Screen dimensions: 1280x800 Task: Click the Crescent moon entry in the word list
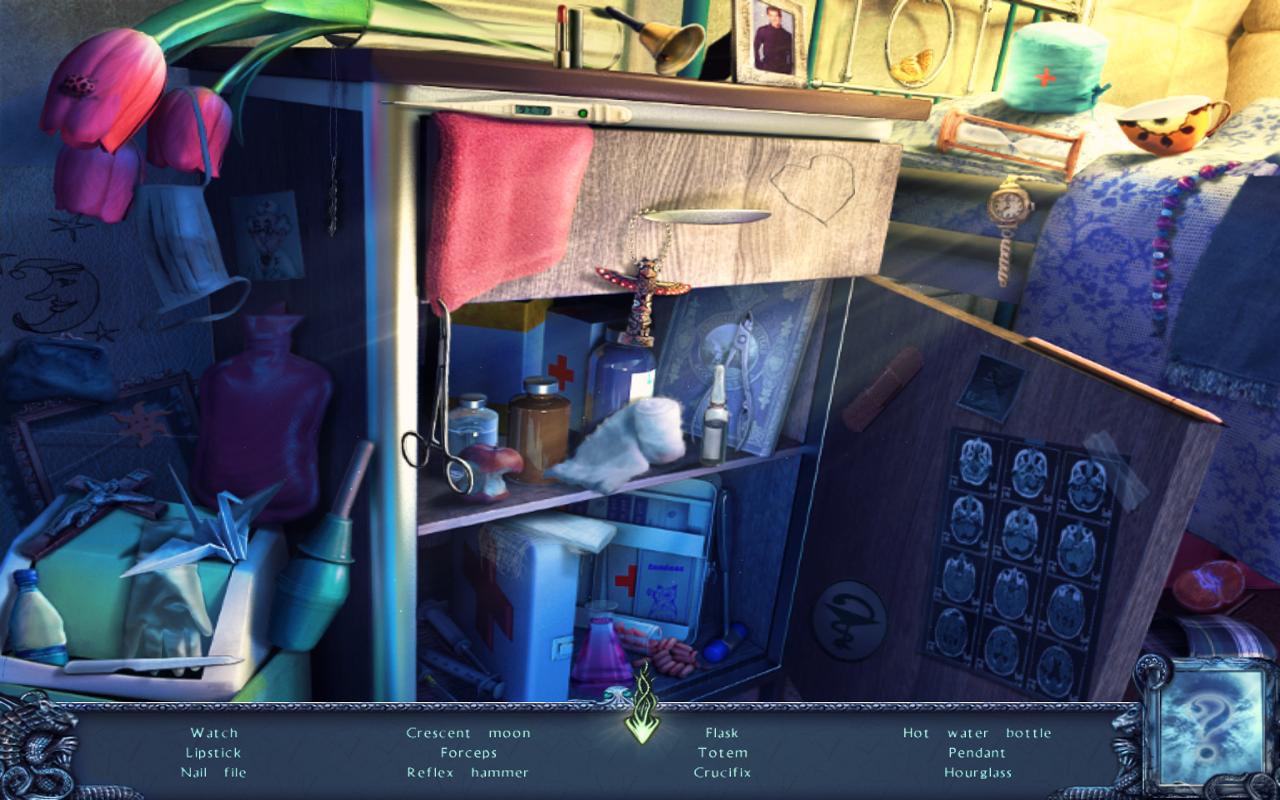467,732
